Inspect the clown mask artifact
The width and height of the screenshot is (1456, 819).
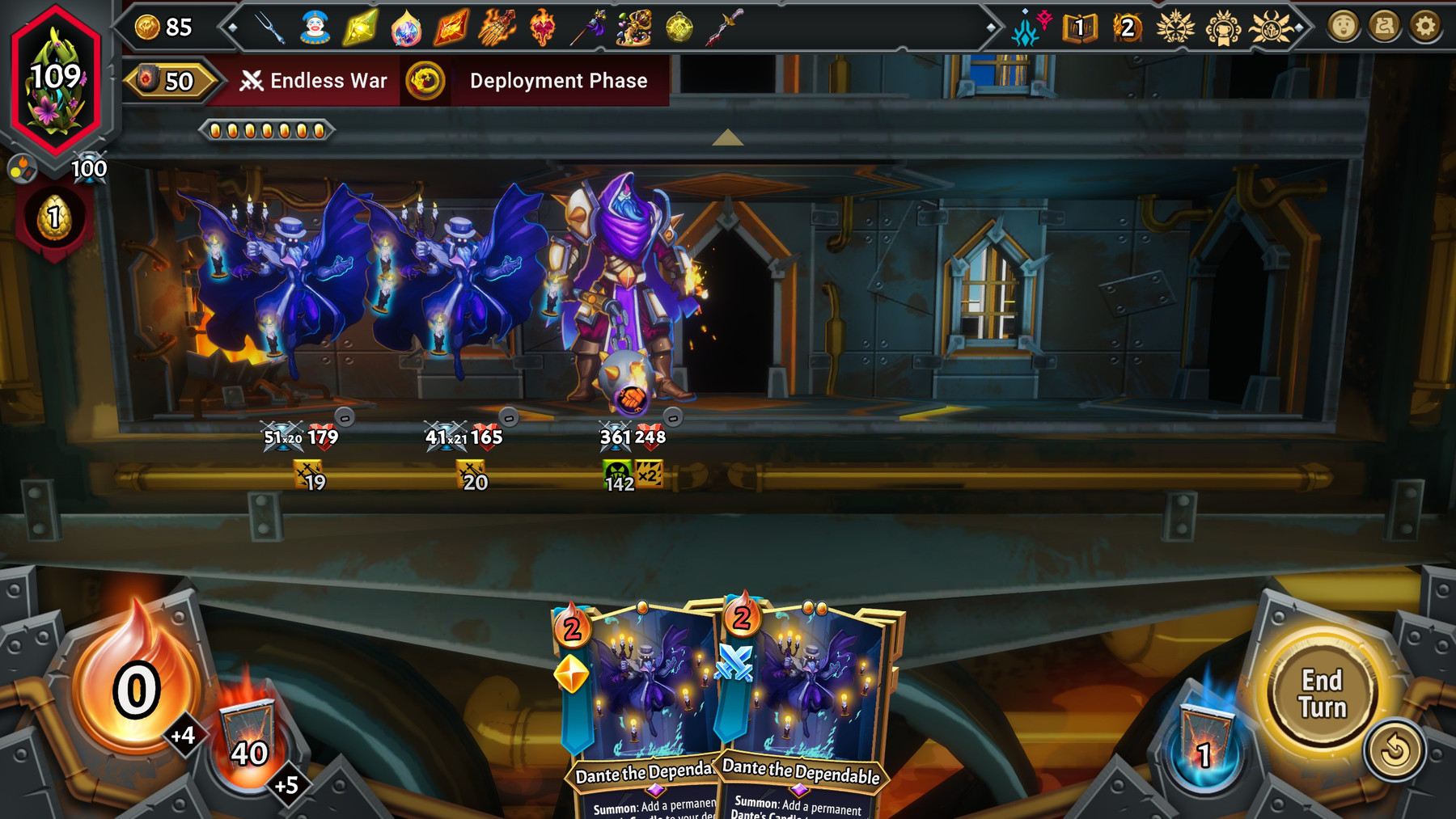click(315, 28)
